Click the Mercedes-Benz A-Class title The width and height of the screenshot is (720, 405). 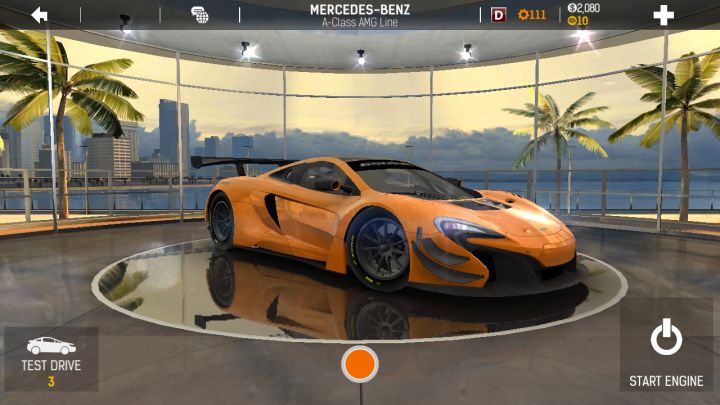(362, 15)
